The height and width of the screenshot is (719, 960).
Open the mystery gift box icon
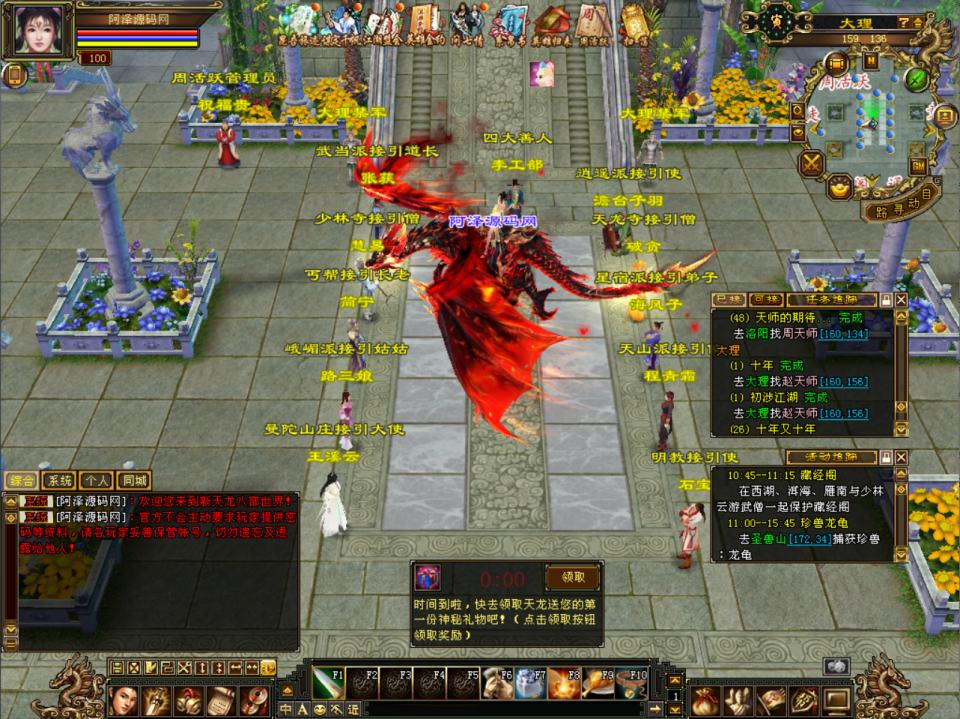(x=428, y=578)
